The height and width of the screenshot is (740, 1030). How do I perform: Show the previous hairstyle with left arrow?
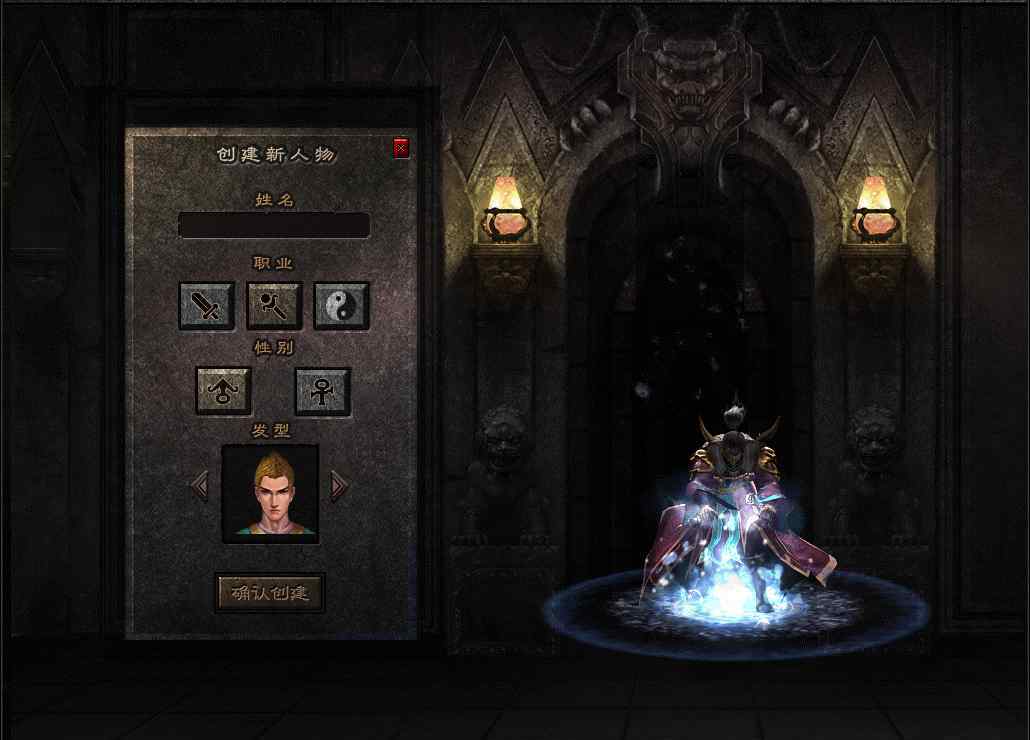click(200, 486)
